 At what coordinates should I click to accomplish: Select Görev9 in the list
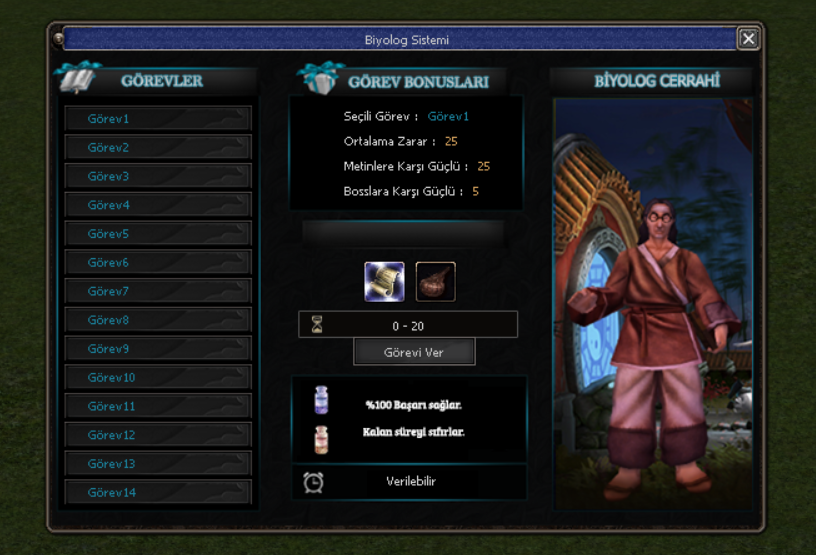pyautogui.click(x=157, y=349)
